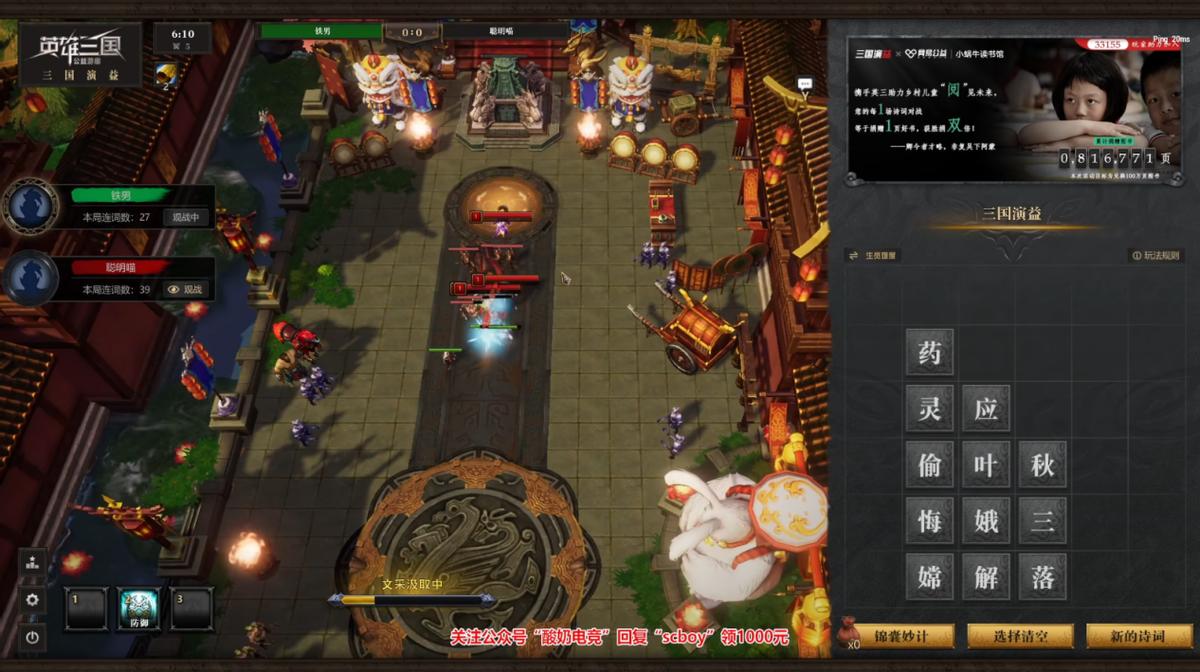Spectate 聪明喵 with the 观战 button
The height and width of the screenshot is (672, 1200).
click(x=185, y=289)
